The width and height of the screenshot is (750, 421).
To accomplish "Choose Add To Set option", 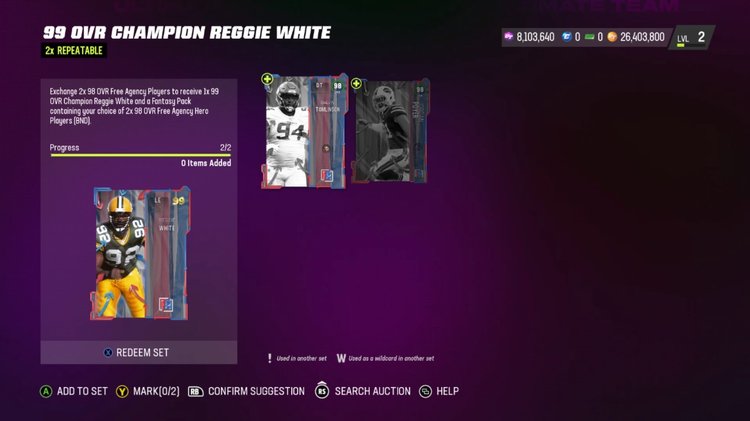I will click(x=74, y=391).
